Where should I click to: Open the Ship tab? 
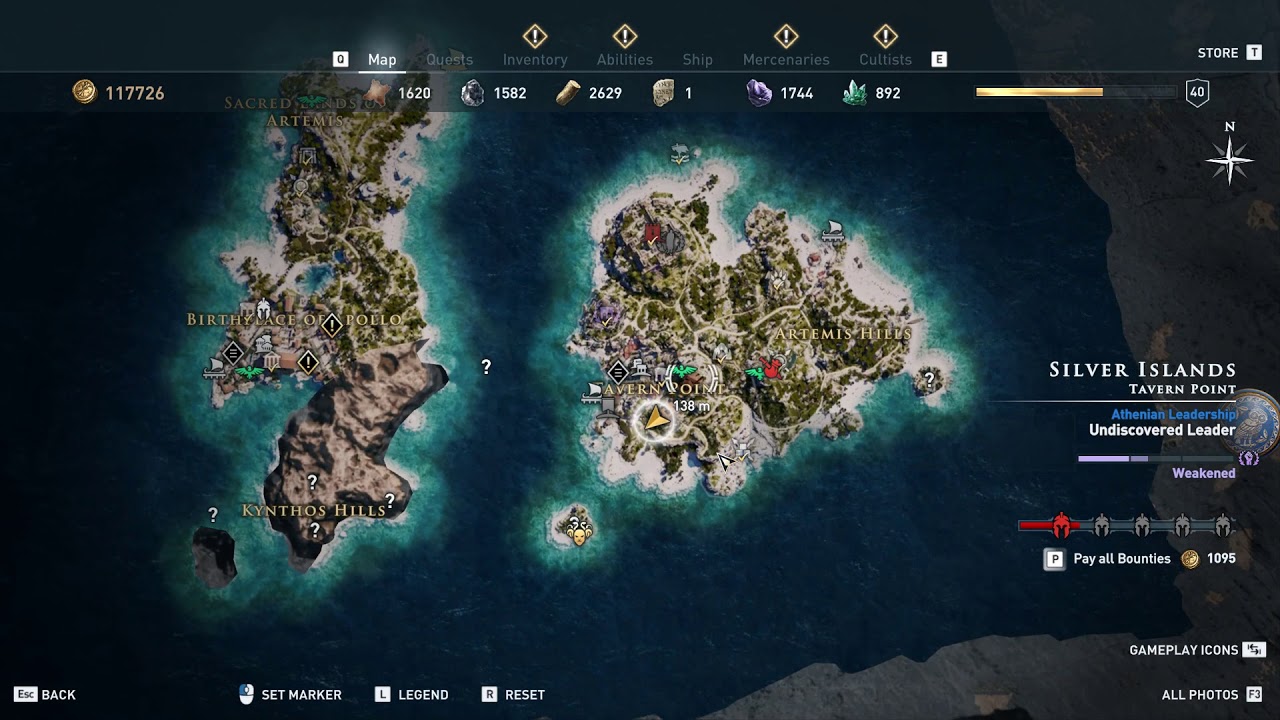(x=697, y=60)
